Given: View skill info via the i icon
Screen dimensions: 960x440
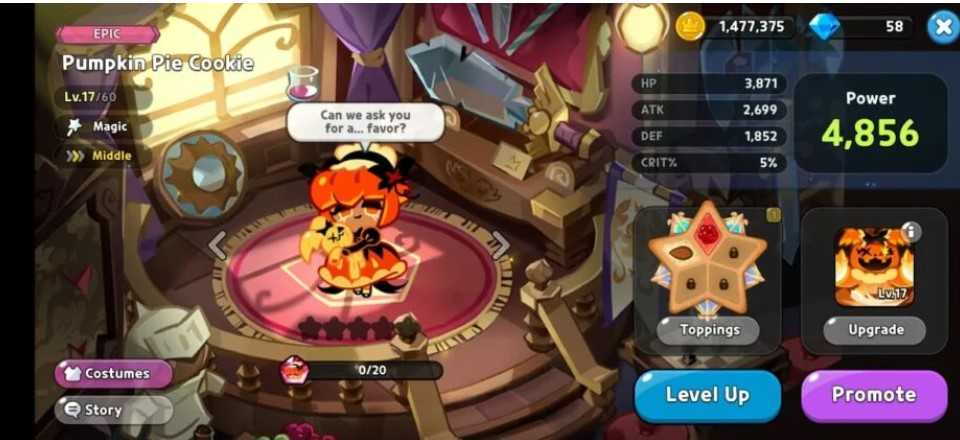Looking at the screenshot, I should tap(909, 232).
